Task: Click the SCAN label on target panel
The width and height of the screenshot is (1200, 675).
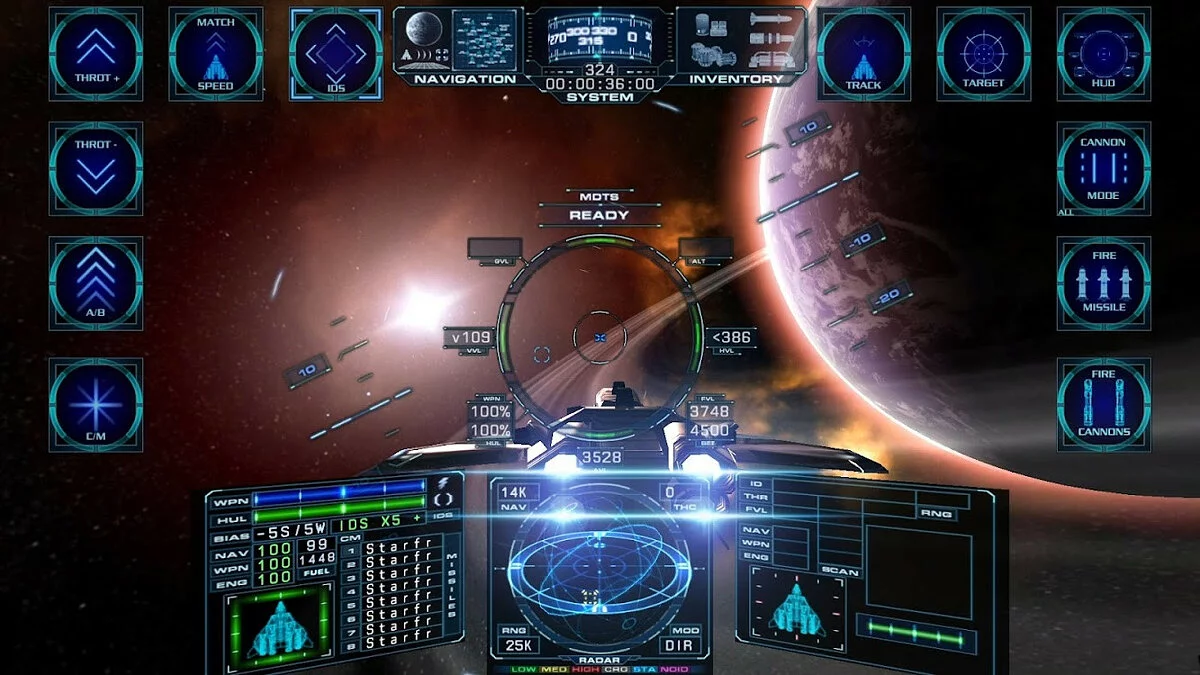Action: 837,572
